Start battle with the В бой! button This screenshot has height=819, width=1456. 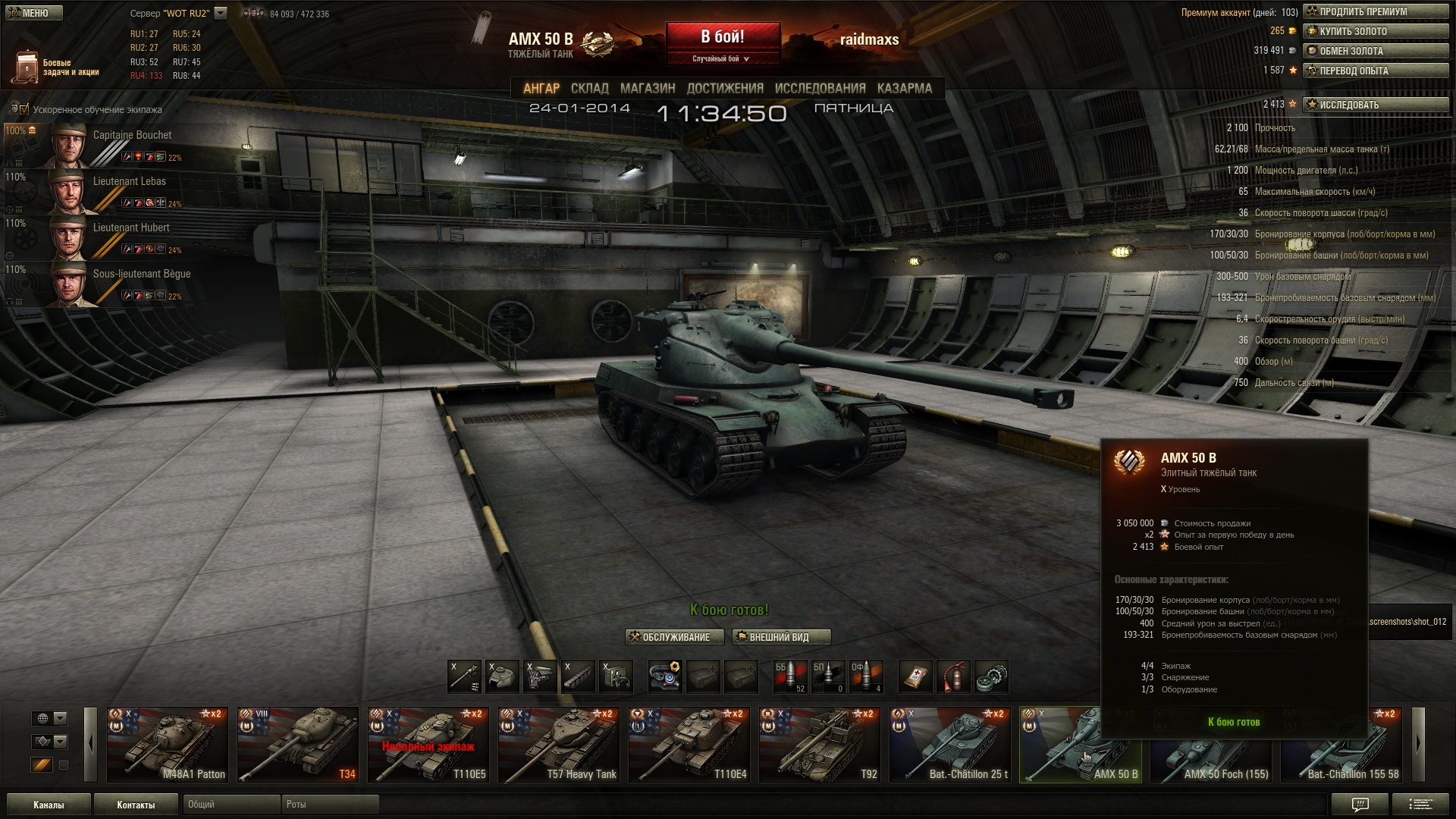[723, 36]
